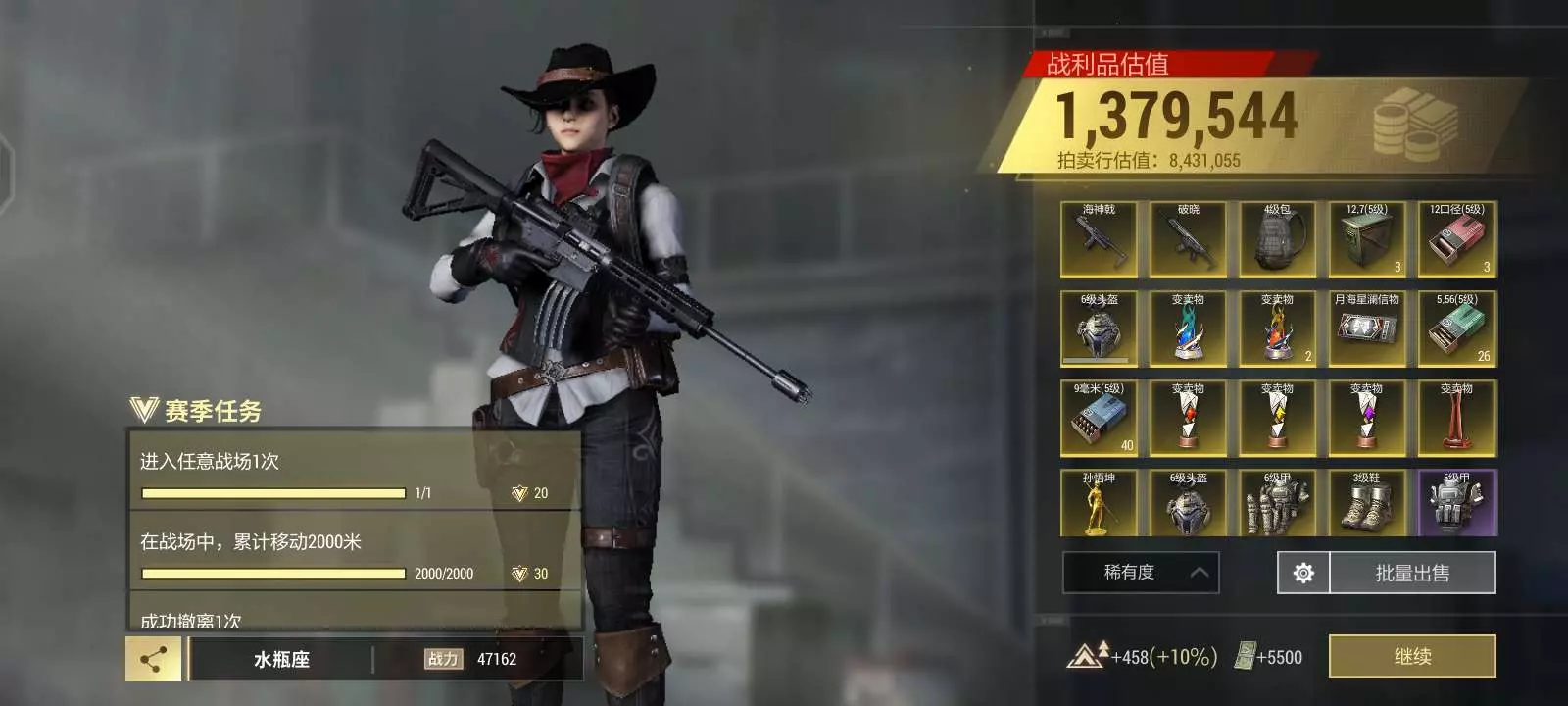The height and width of the screenshot is (706, 1568).
Task: Select the 海神戟 weapon slot
Action: coord(1099,239)
